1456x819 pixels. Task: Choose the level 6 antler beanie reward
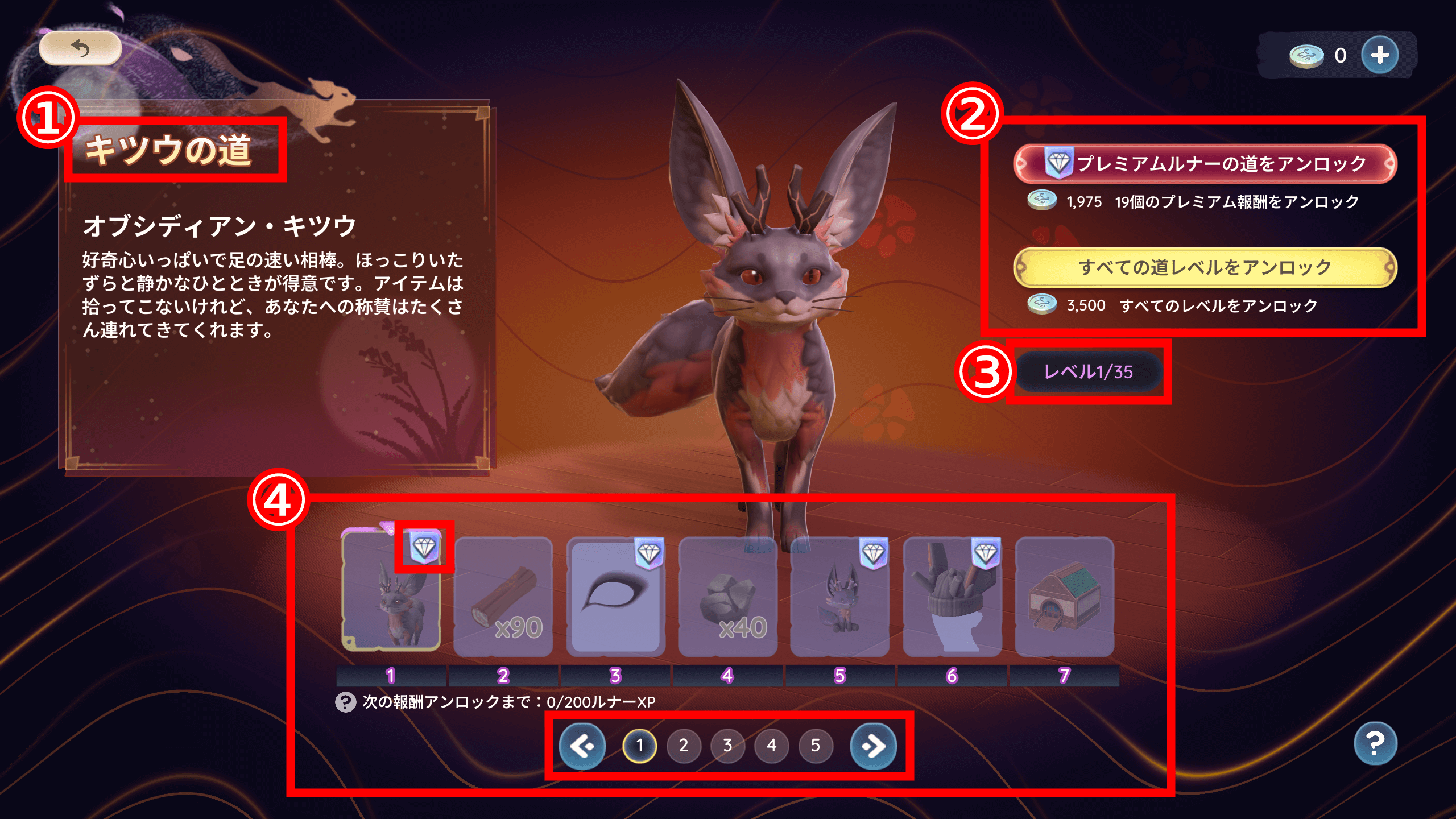(952, 597)
